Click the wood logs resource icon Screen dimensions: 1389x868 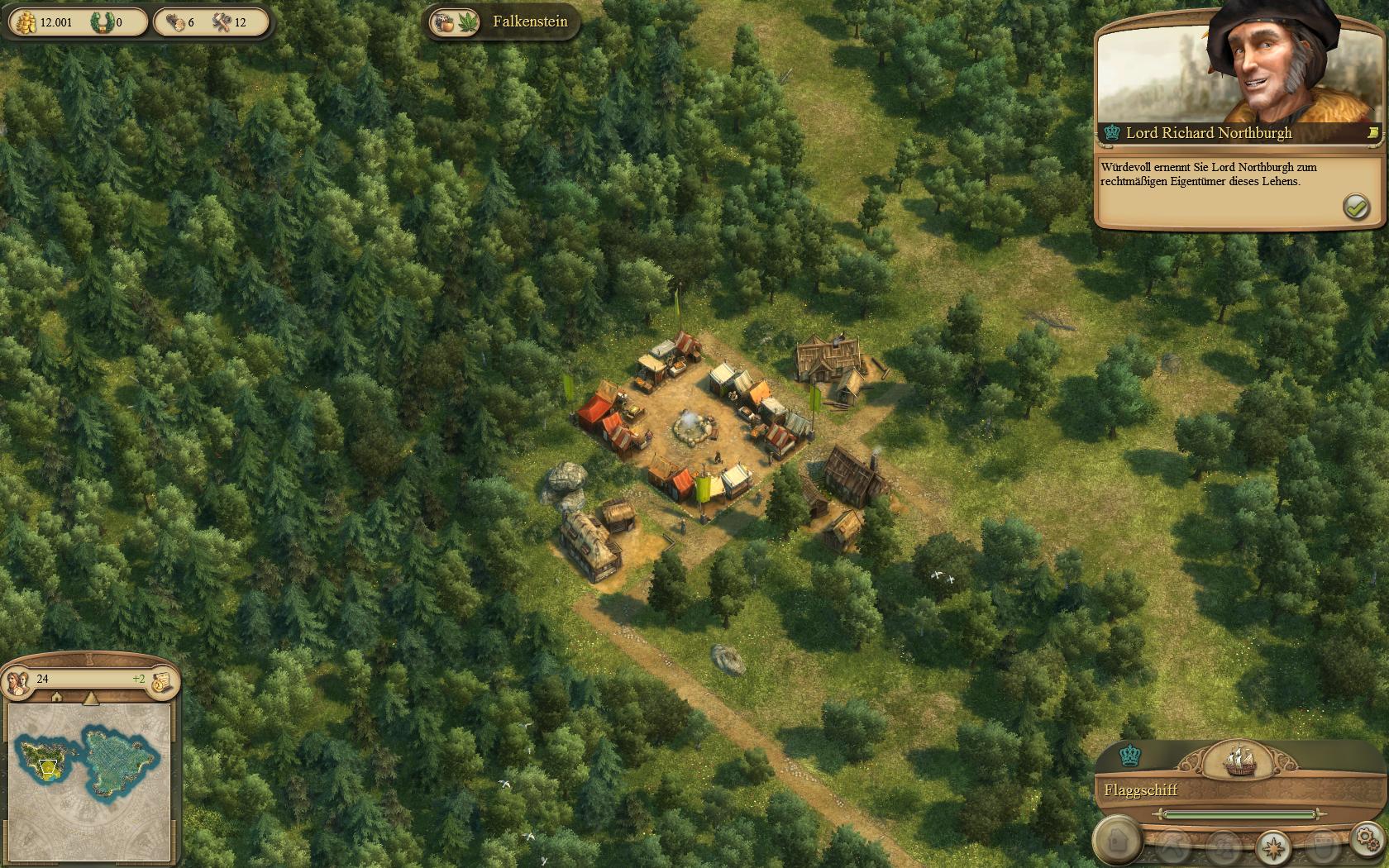point(175,22)
